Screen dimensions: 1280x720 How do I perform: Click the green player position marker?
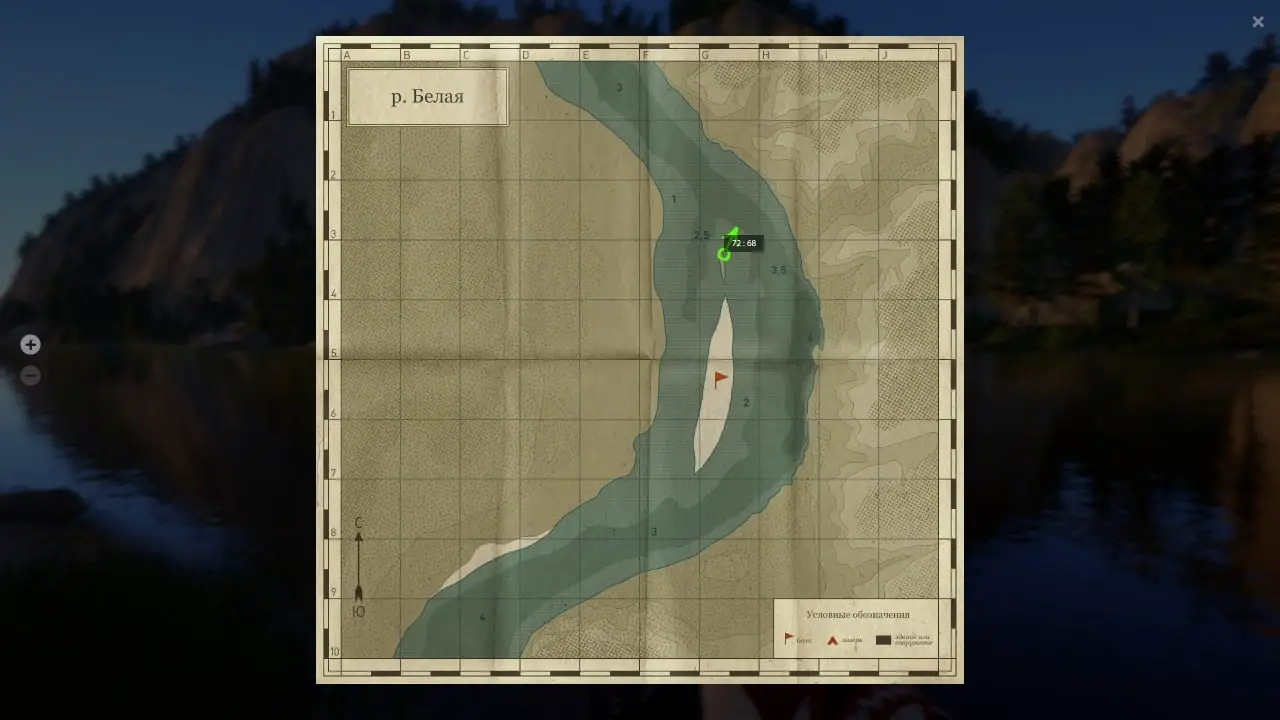[724, 254]
